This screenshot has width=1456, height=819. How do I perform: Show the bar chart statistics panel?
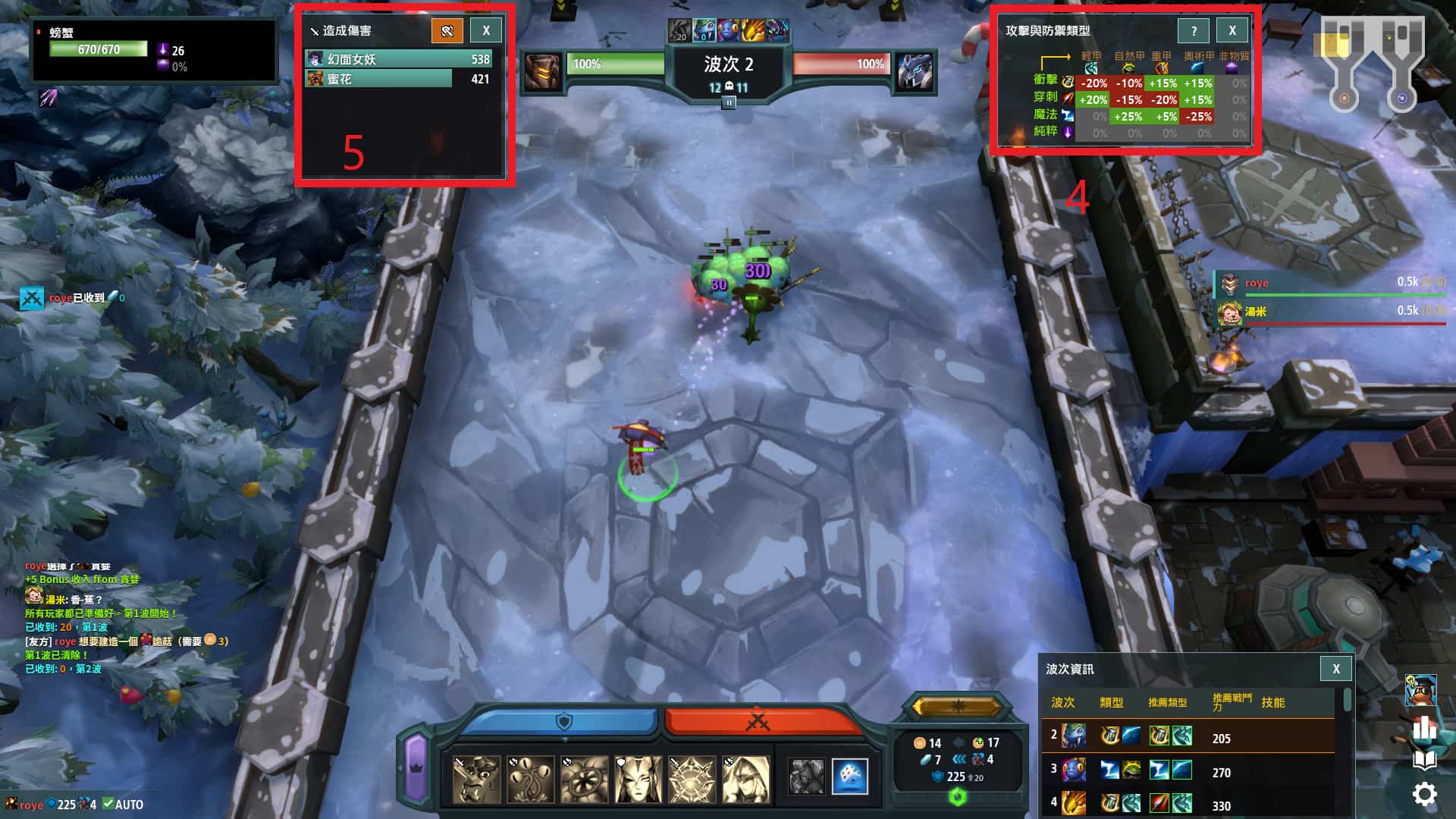(1424, 728)
